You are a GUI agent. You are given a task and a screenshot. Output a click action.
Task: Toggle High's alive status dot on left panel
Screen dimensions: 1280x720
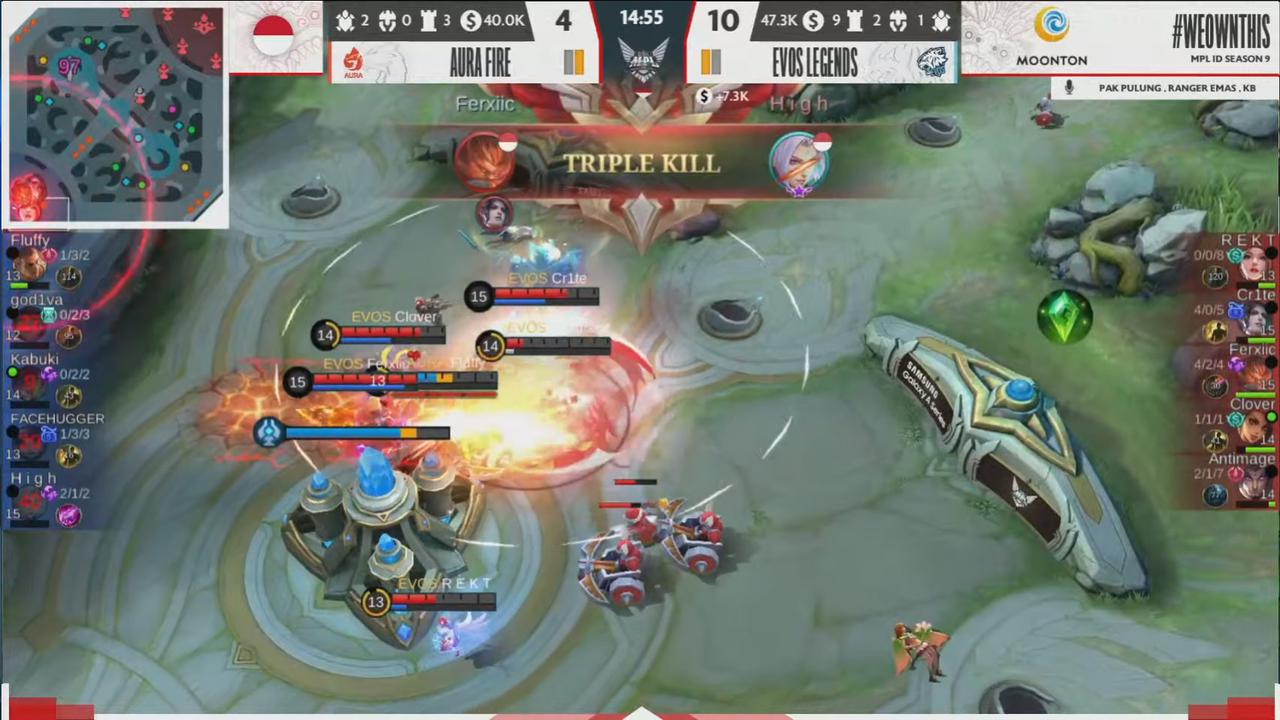click(12, 492)
